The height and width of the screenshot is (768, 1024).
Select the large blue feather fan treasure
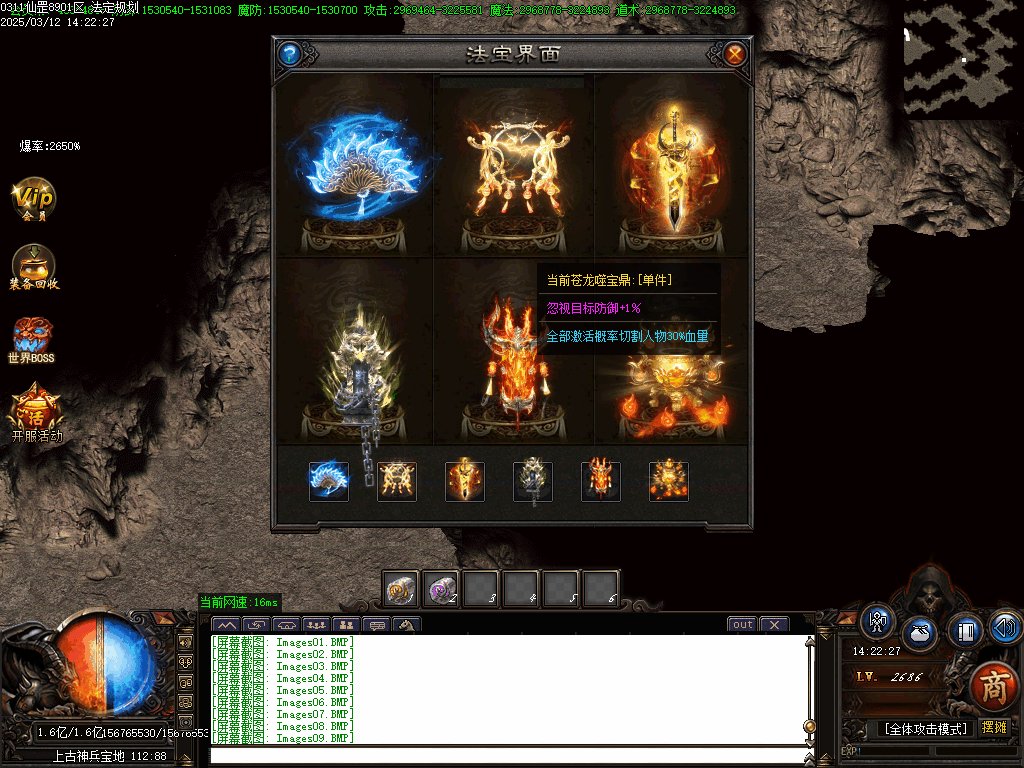(355, 165)
